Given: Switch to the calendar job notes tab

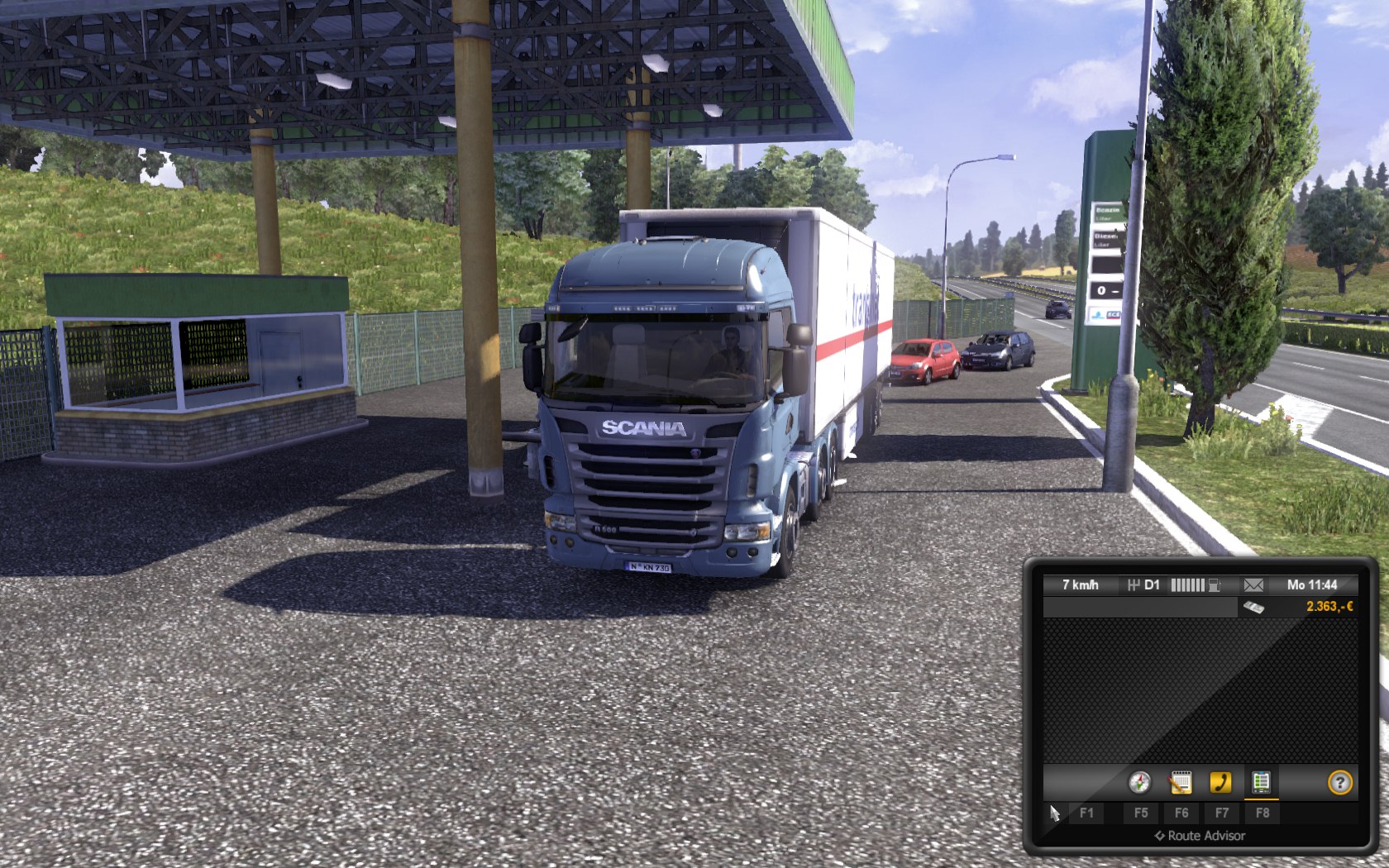Looking at the screenshot, I should coord(1181,782).
